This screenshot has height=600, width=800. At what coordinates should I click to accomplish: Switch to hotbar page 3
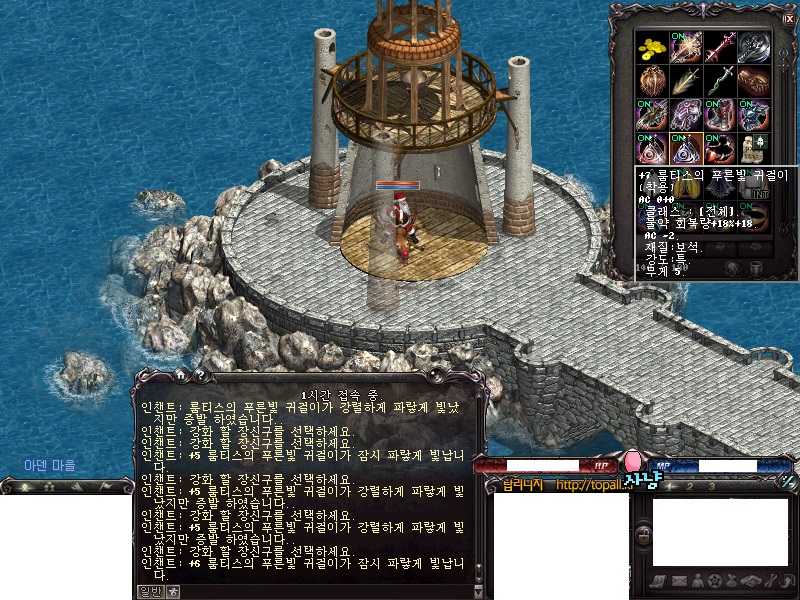(x=712, y=486)
